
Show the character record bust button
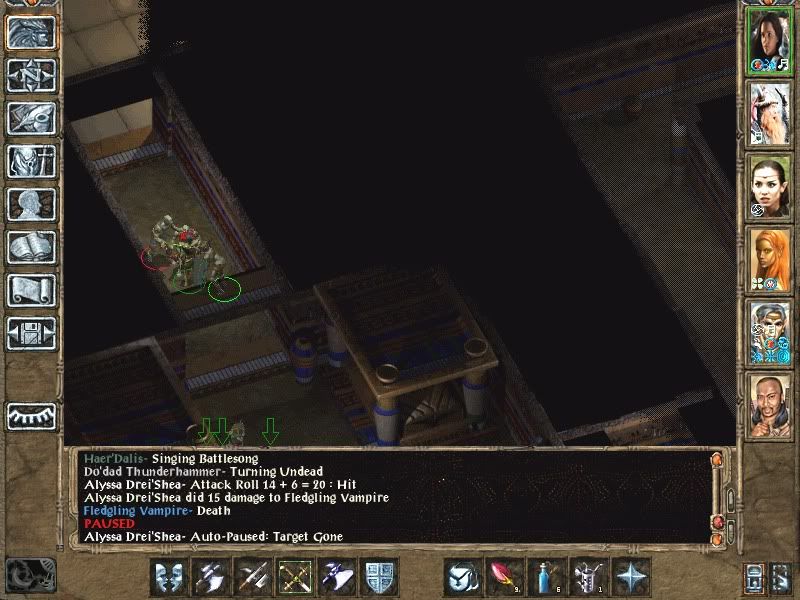click(31, 204)
